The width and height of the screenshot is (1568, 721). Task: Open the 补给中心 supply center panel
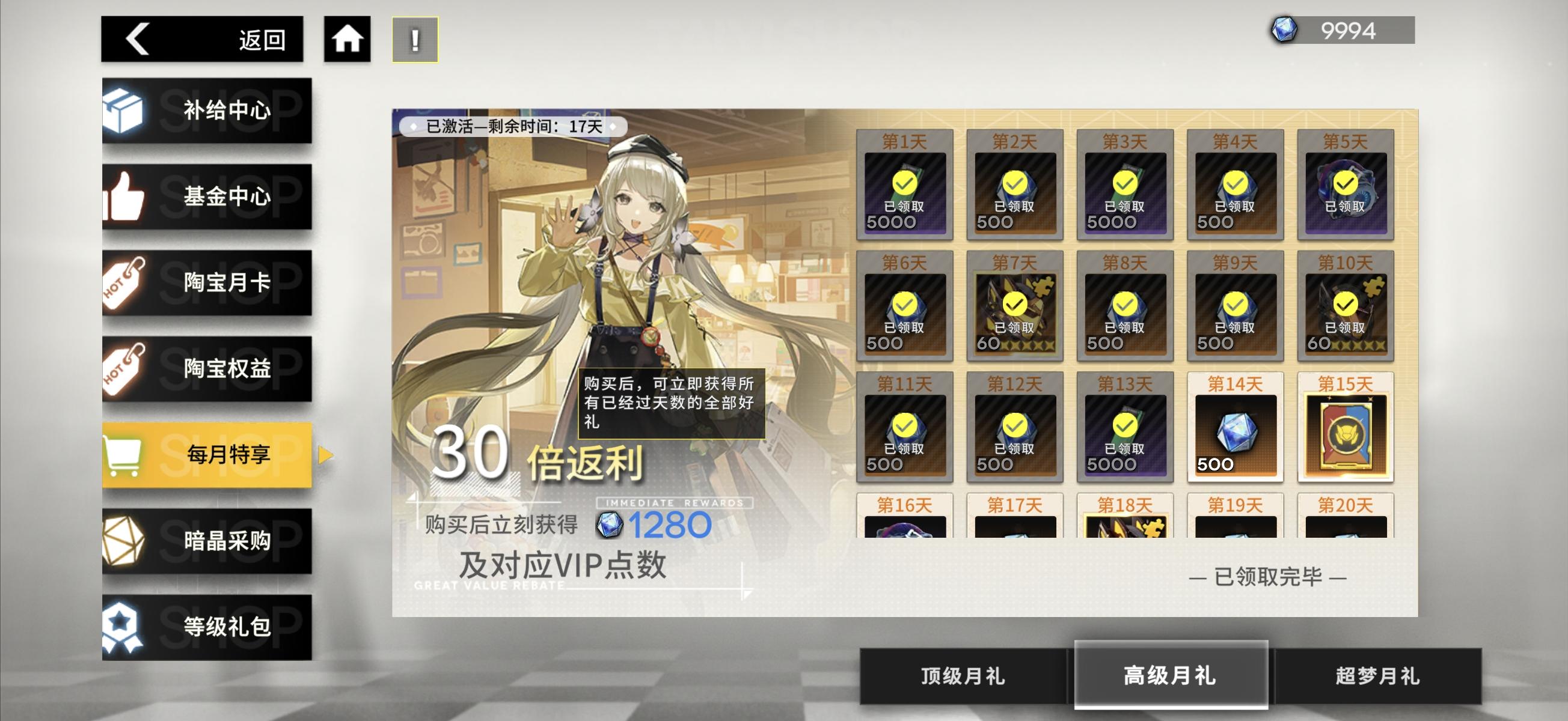pyautogui.click(x=207, y=111)
